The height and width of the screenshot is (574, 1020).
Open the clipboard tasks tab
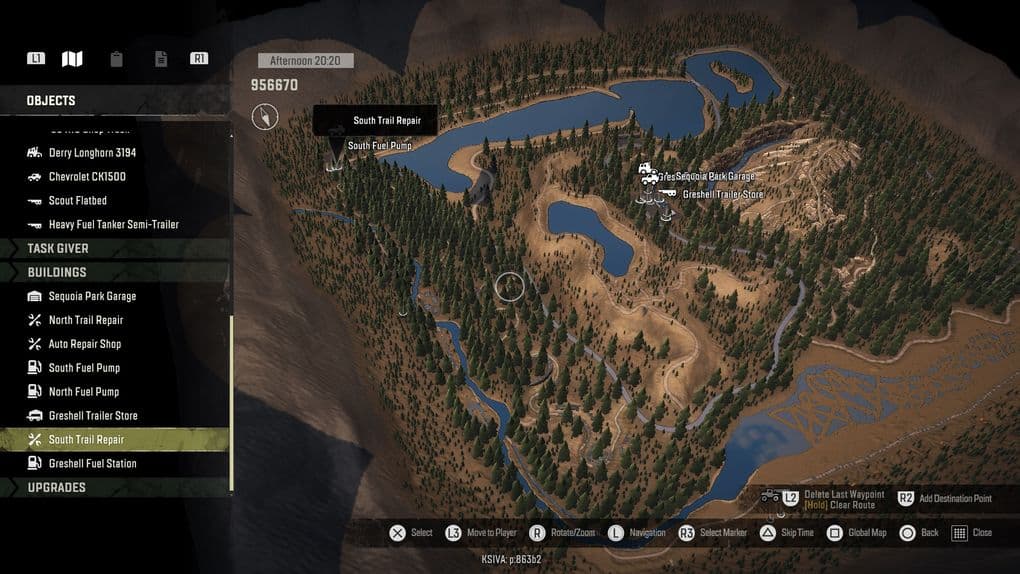(x=117, y=59)
